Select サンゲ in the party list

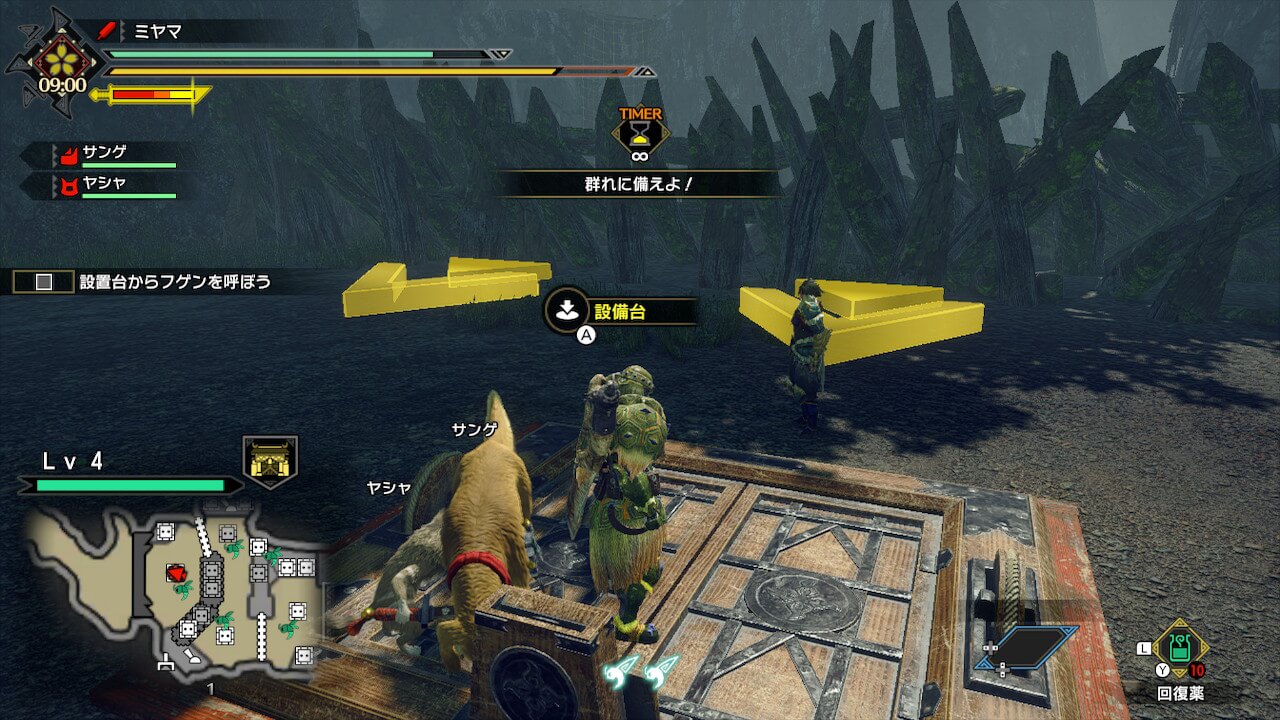pyautogui.click(x=105, y=154)
